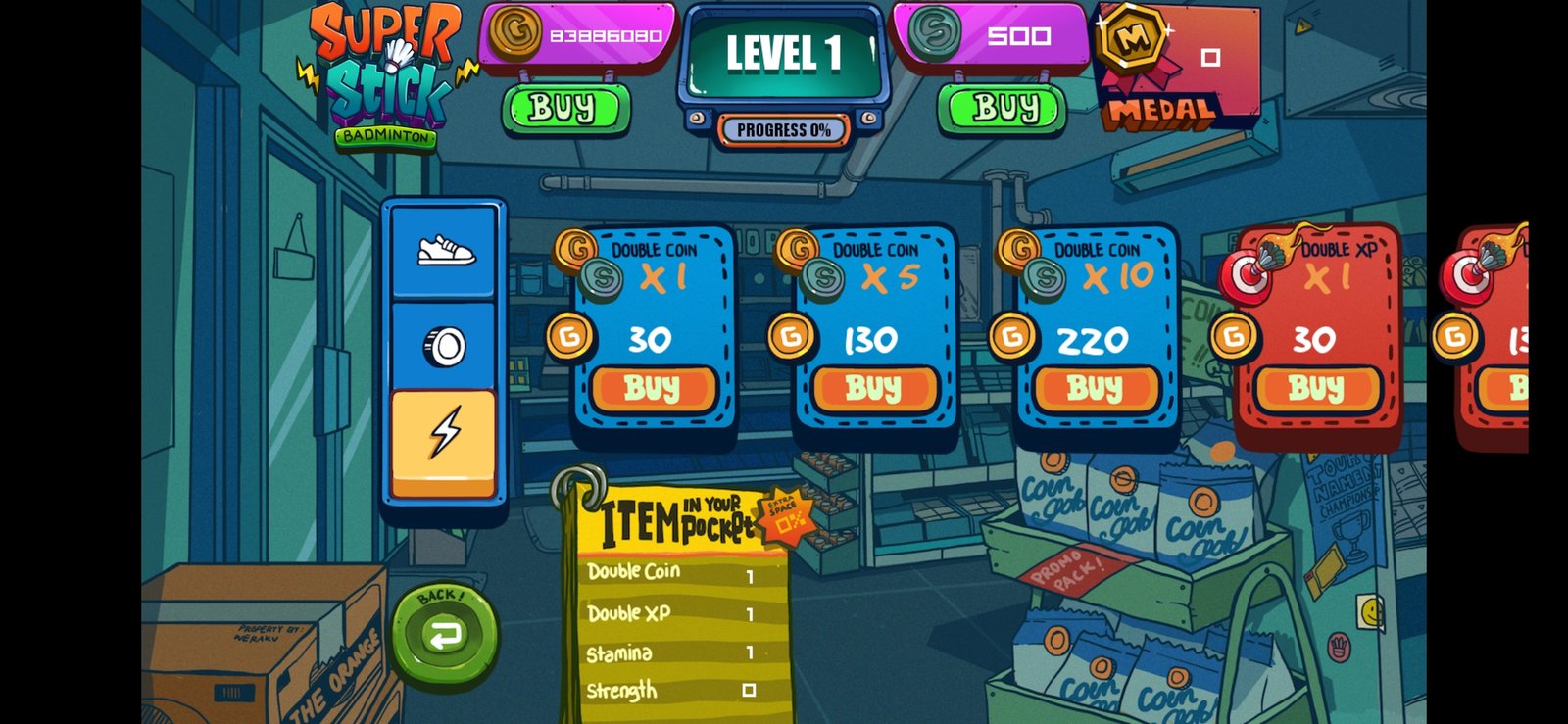Purchase Double Coin x5 for 130
Image resolution: width=1568 pixels, height=724 pixels.
[873, 389]
